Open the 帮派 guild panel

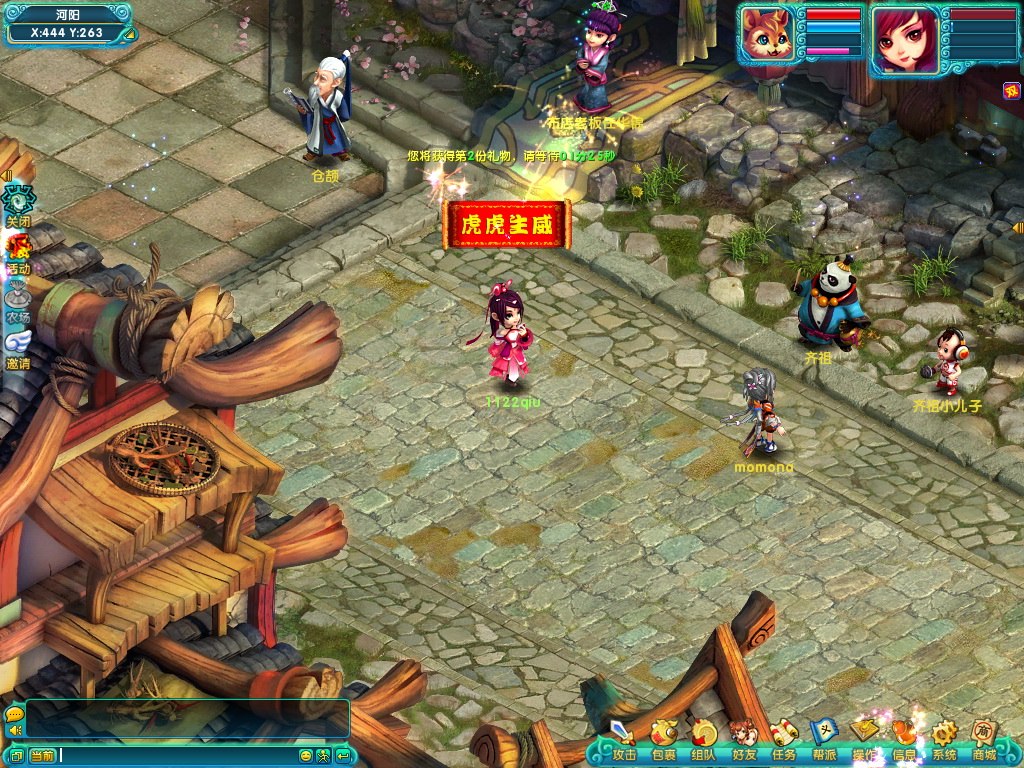click(x=823, y=739)
